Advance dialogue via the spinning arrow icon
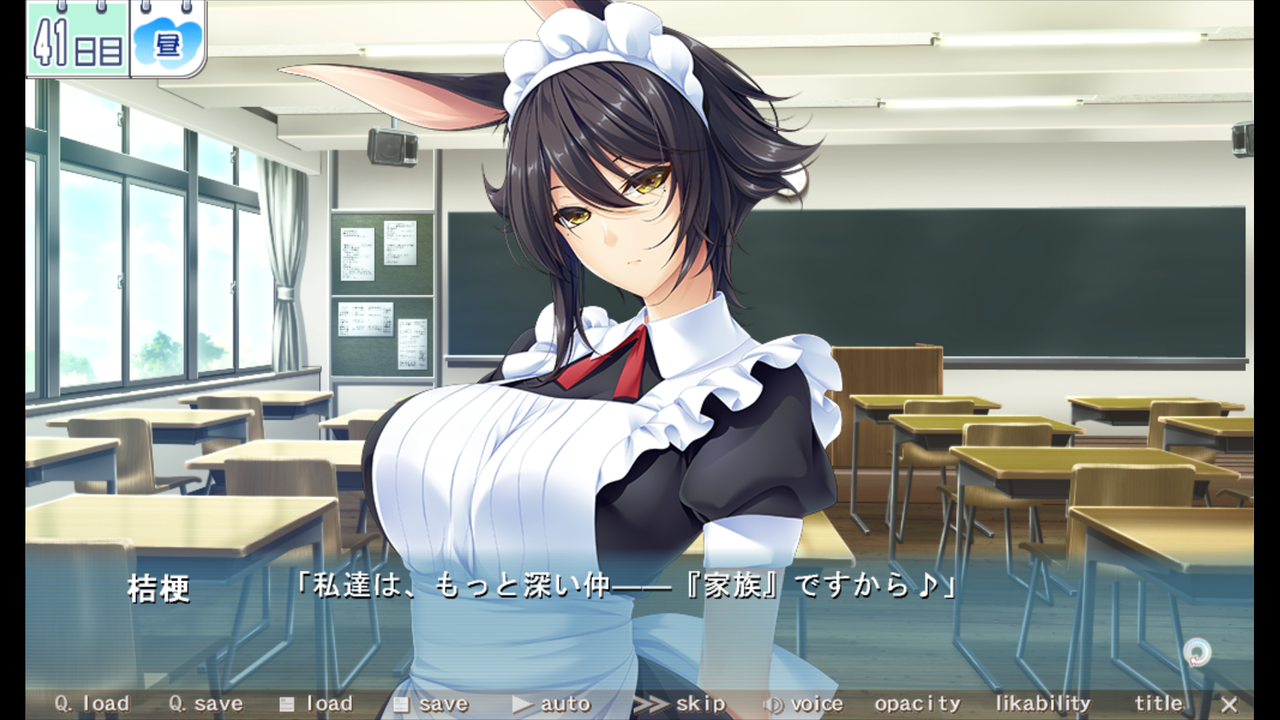1280x720 pixels. [1196, 653]
